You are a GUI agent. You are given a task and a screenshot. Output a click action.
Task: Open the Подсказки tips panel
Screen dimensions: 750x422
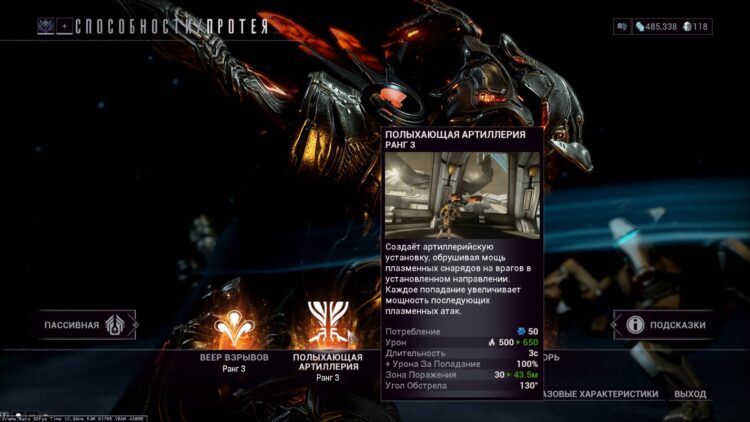[x=664, y=325]
